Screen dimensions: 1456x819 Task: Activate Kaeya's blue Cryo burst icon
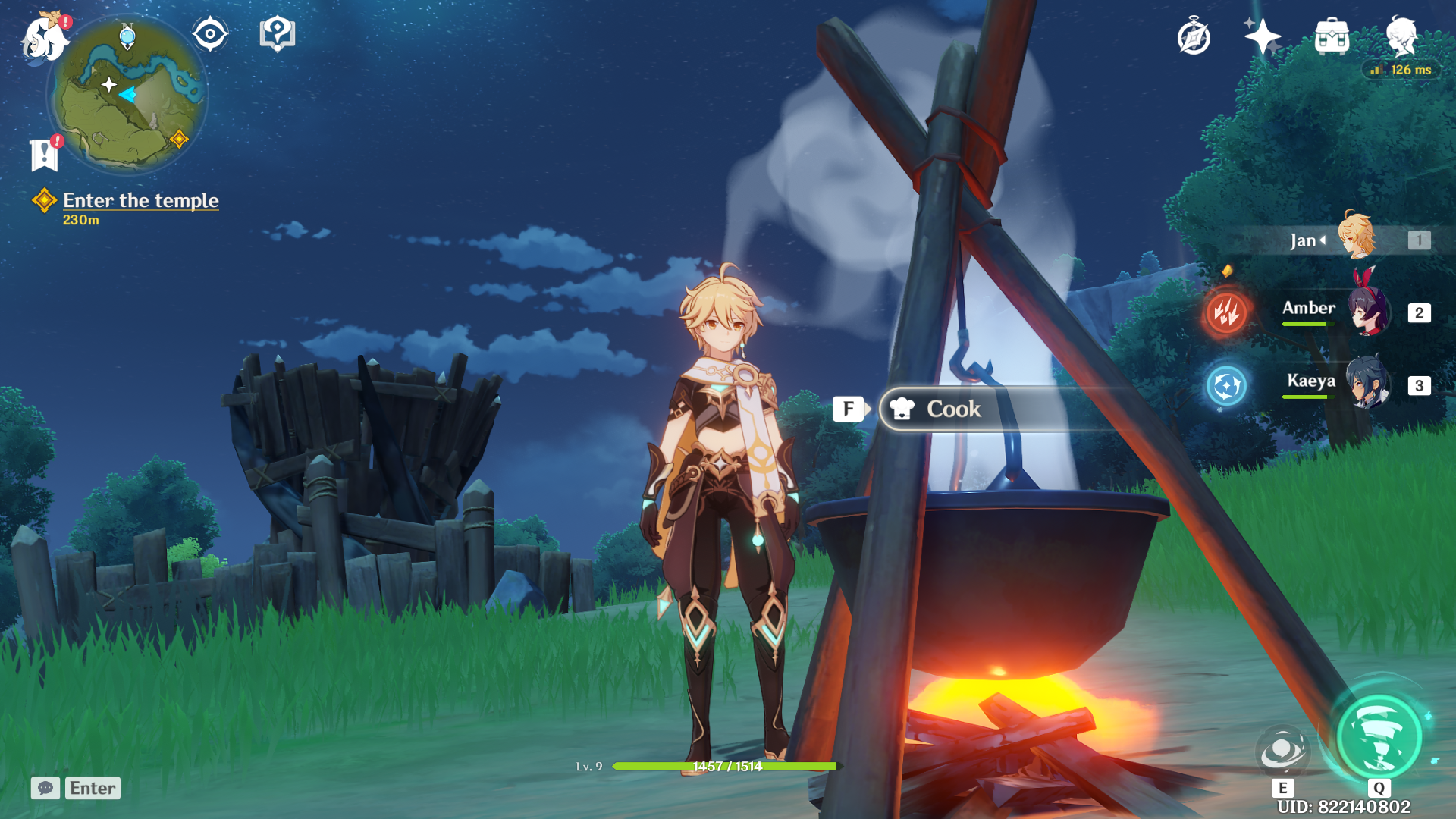click(1226, 386)
